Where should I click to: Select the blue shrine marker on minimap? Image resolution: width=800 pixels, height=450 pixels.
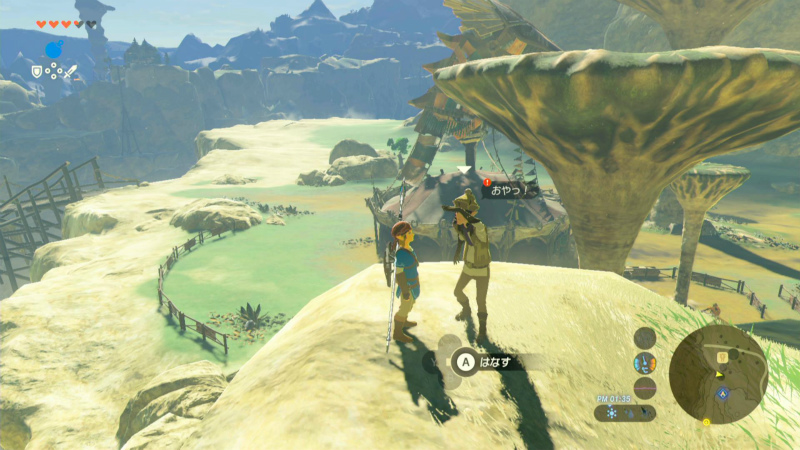tap(724, 393)
